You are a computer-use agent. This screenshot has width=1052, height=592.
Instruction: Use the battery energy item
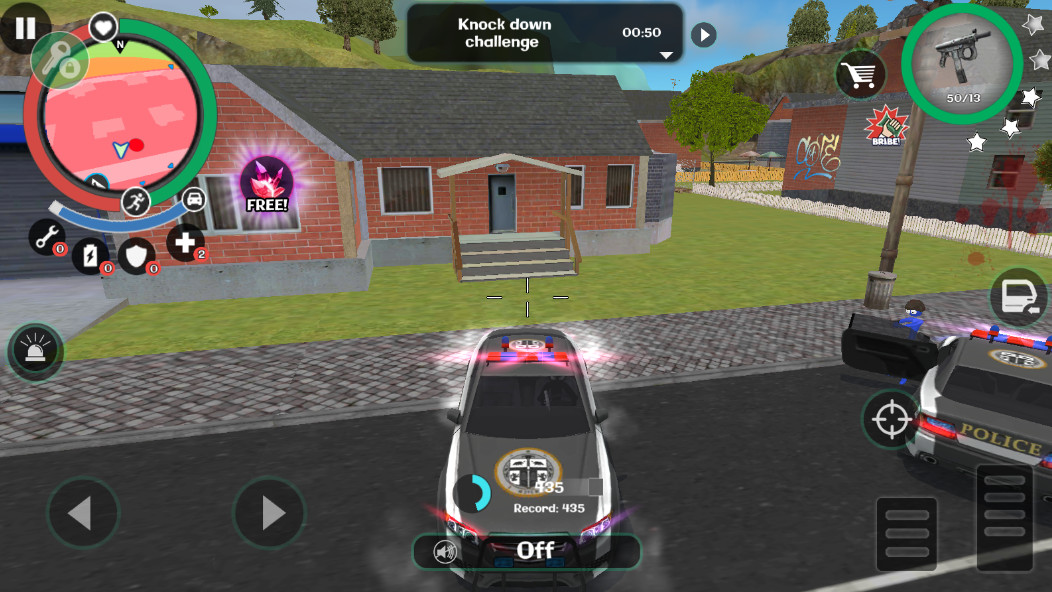[x=90, y=255]
